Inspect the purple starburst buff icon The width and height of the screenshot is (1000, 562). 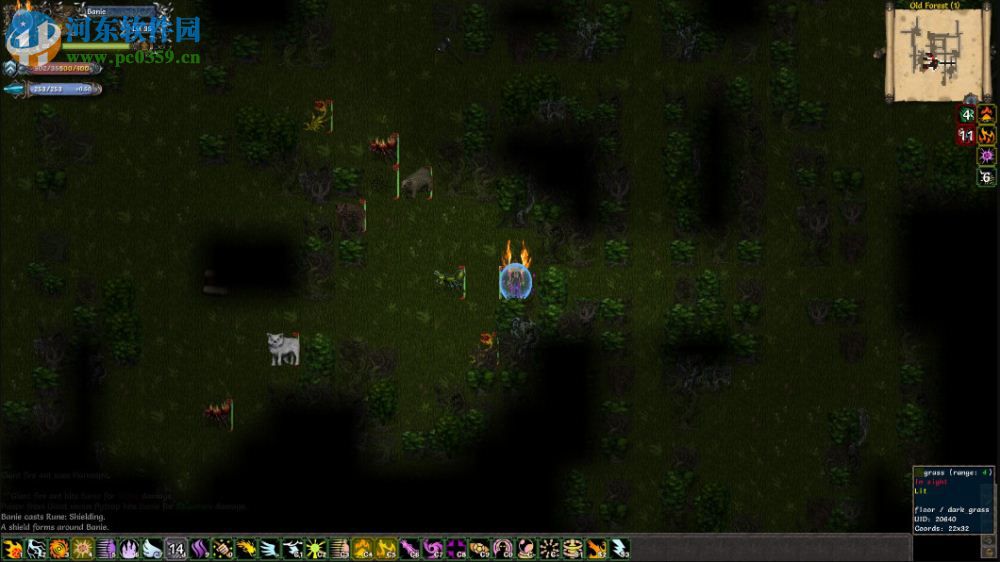pyautogui.click(x=987, y=156)
